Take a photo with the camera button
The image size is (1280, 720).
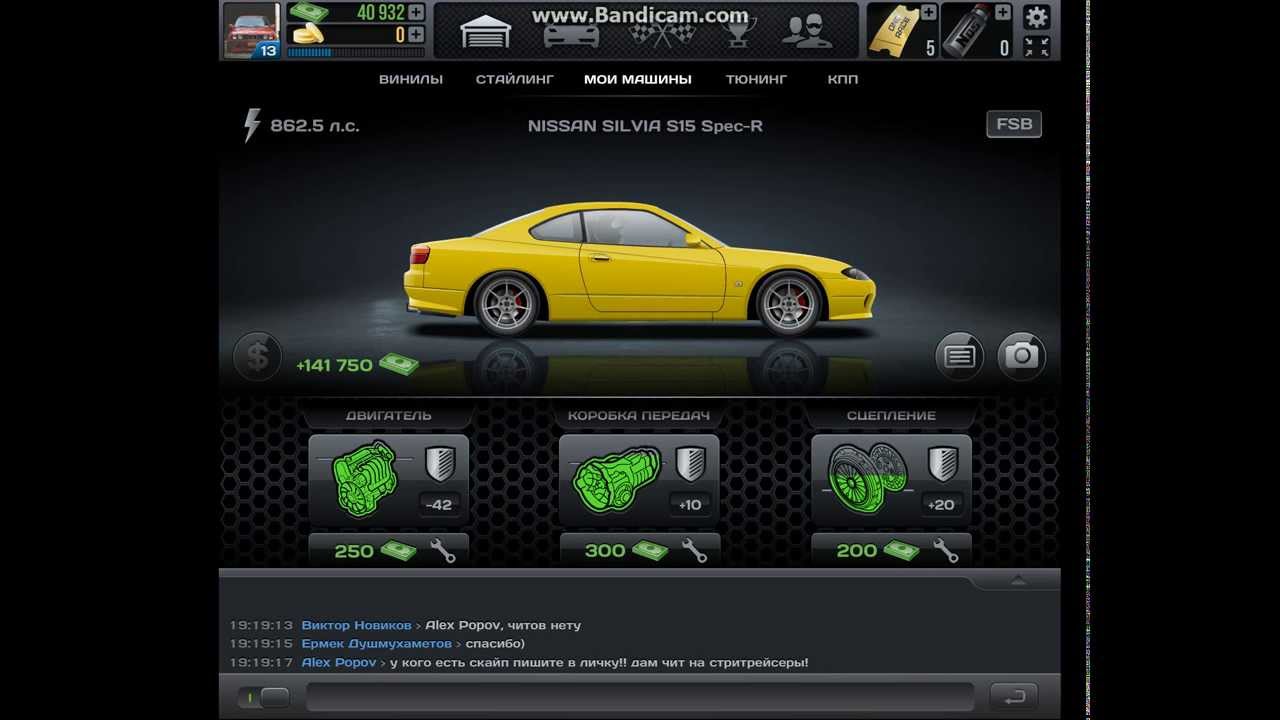point(1021,356)
